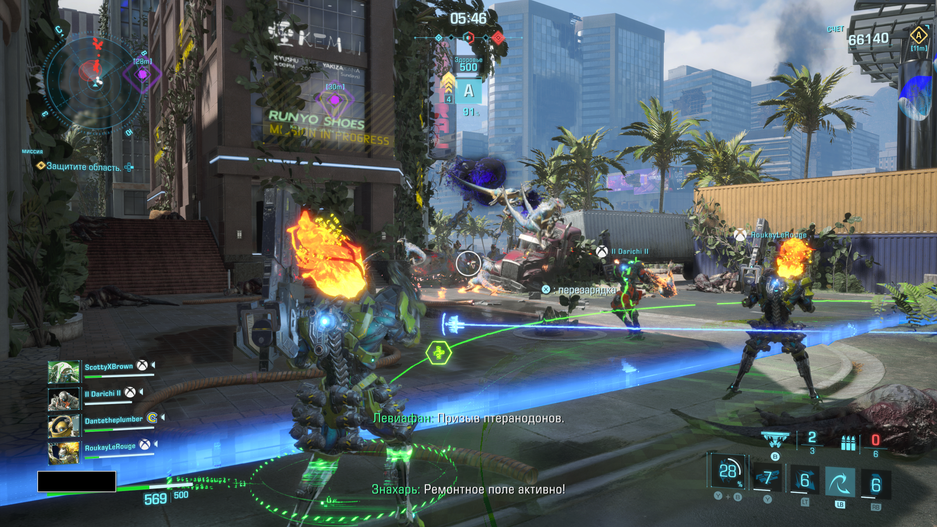
Task: Select RoukayLeRouge's squad portrait
Action: coord(64,451)
